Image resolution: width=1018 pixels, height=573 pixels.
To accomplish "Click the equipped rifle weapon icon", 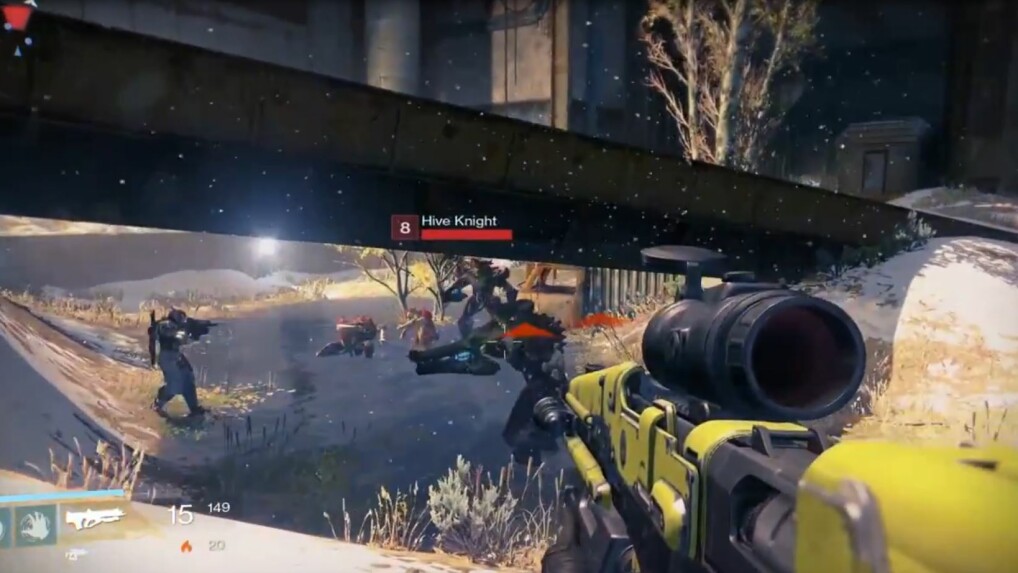I will point(93,518).
